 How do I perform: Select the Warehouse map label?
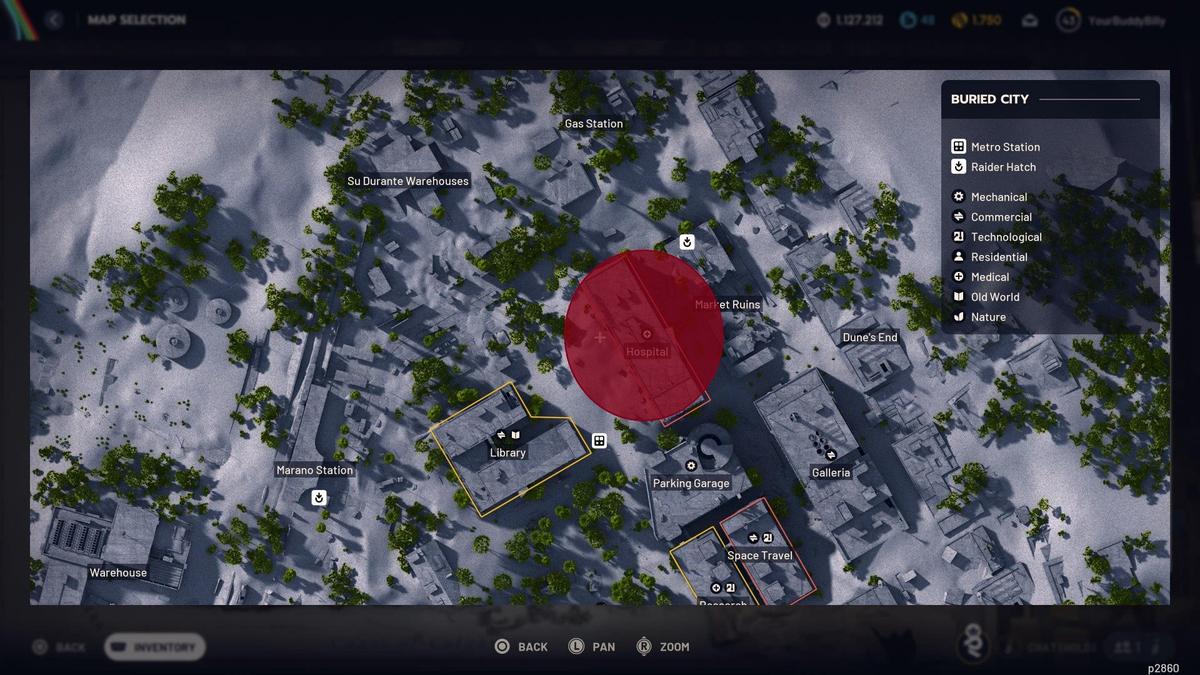click(x=118, y=573)
